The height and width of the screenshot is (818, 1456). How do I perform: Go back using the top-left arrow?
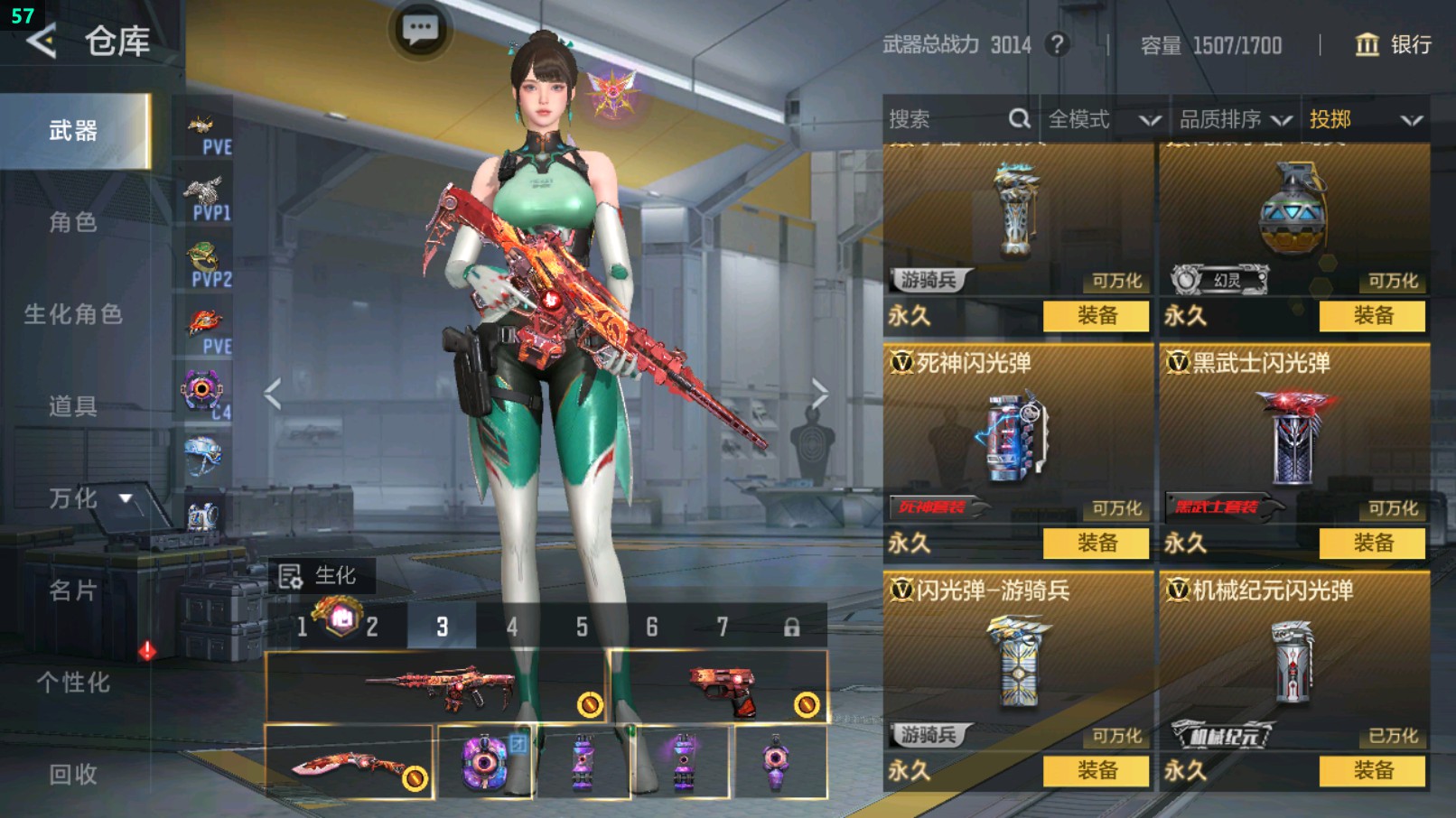tap(42, 41)
